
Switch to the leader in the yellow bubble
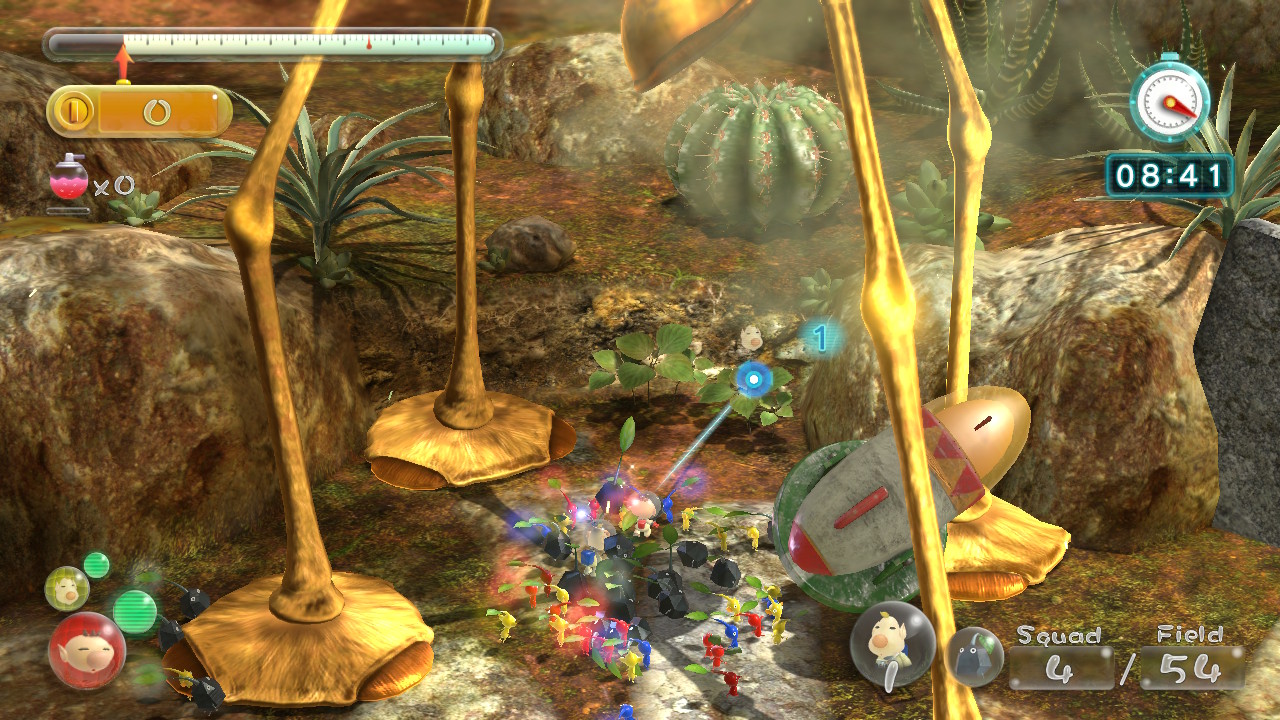click(67, 588)
